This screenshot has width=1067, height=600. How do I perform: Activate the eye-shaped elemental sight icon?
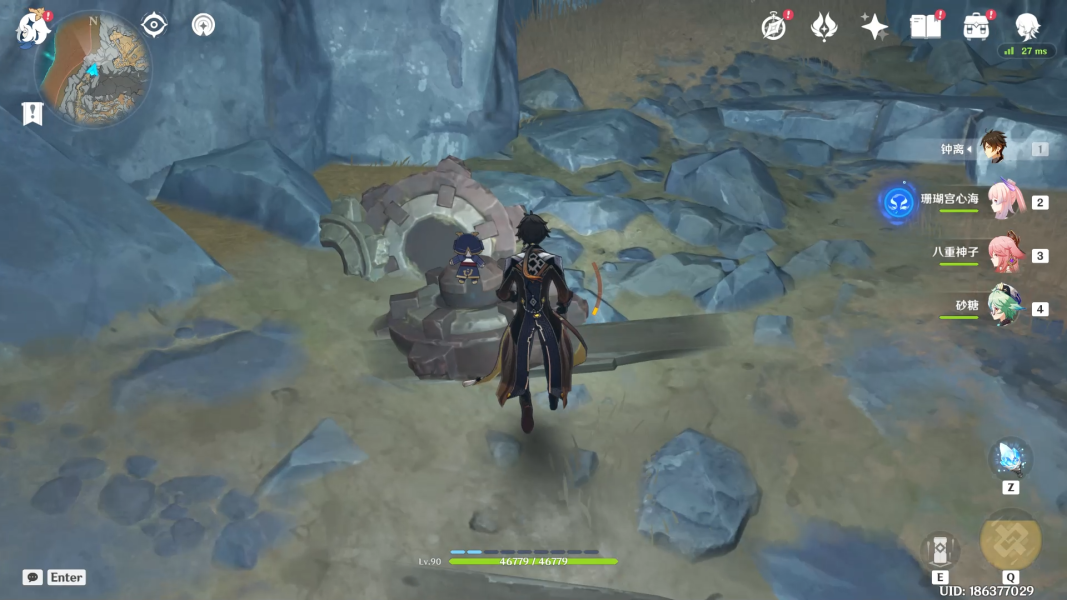pos(154,25)
